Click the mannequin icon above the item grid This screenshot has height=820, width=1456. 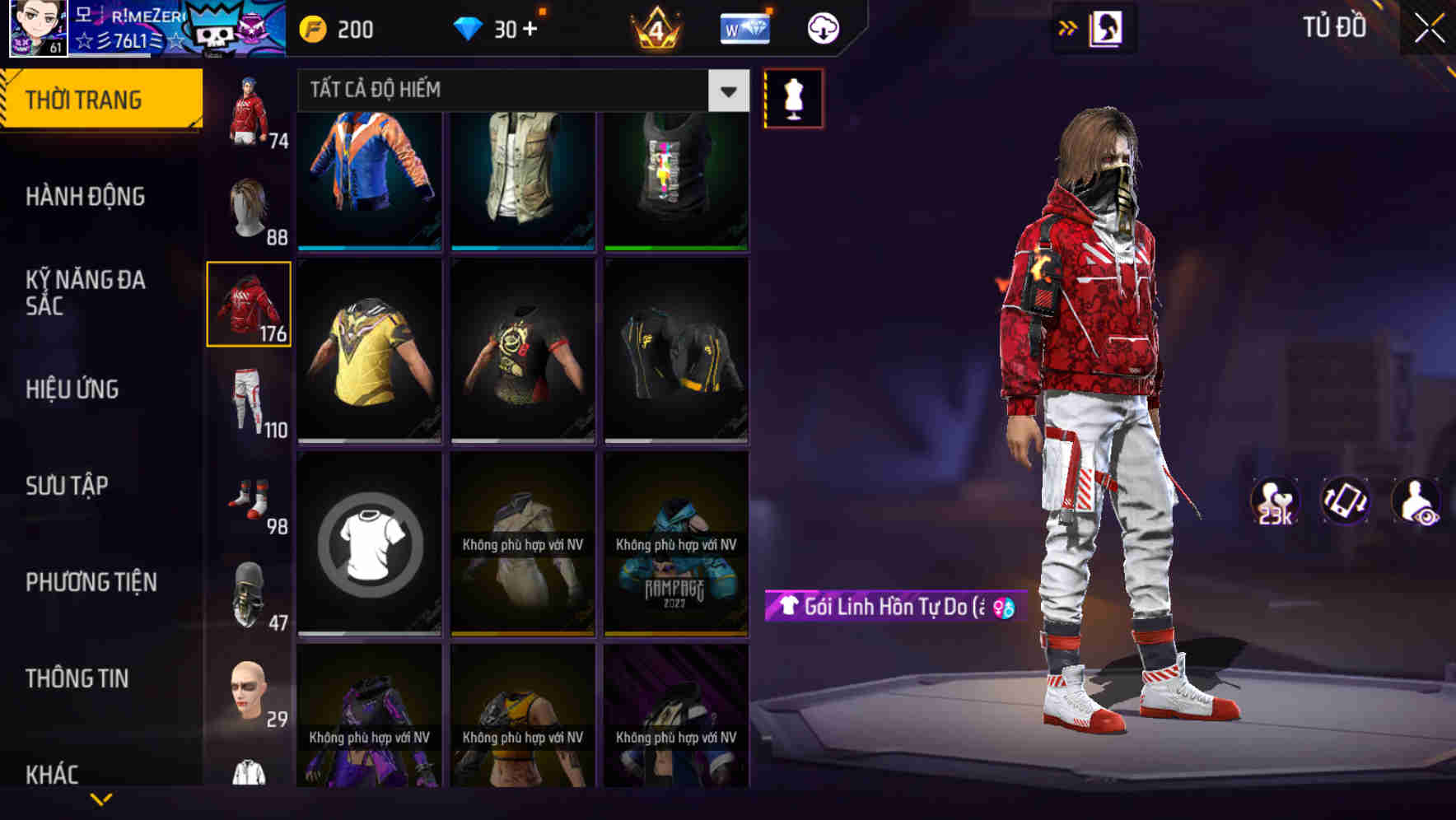click(793, 98)
